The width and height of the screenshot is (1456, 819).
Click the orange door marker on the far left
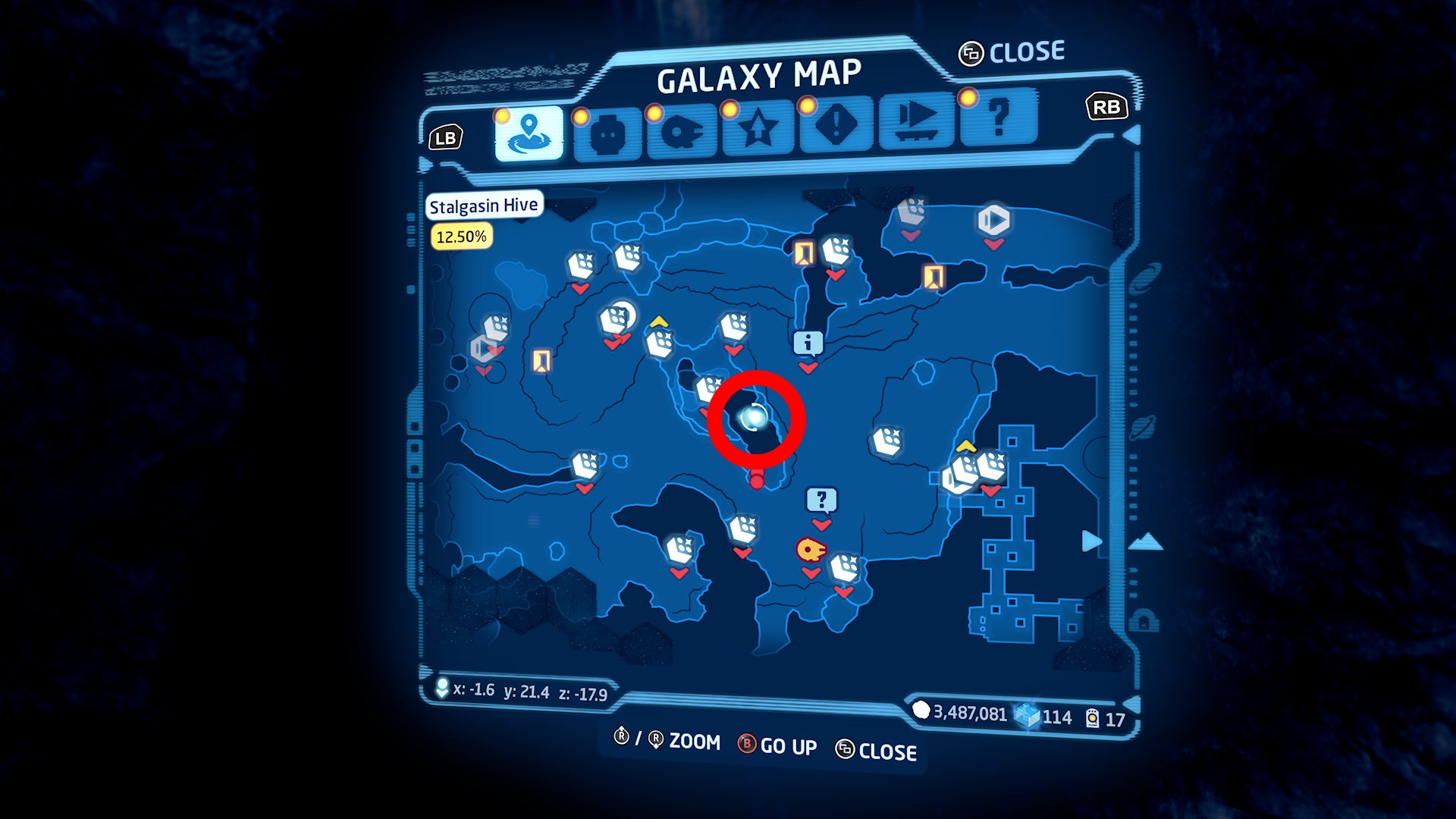[540, 360]
